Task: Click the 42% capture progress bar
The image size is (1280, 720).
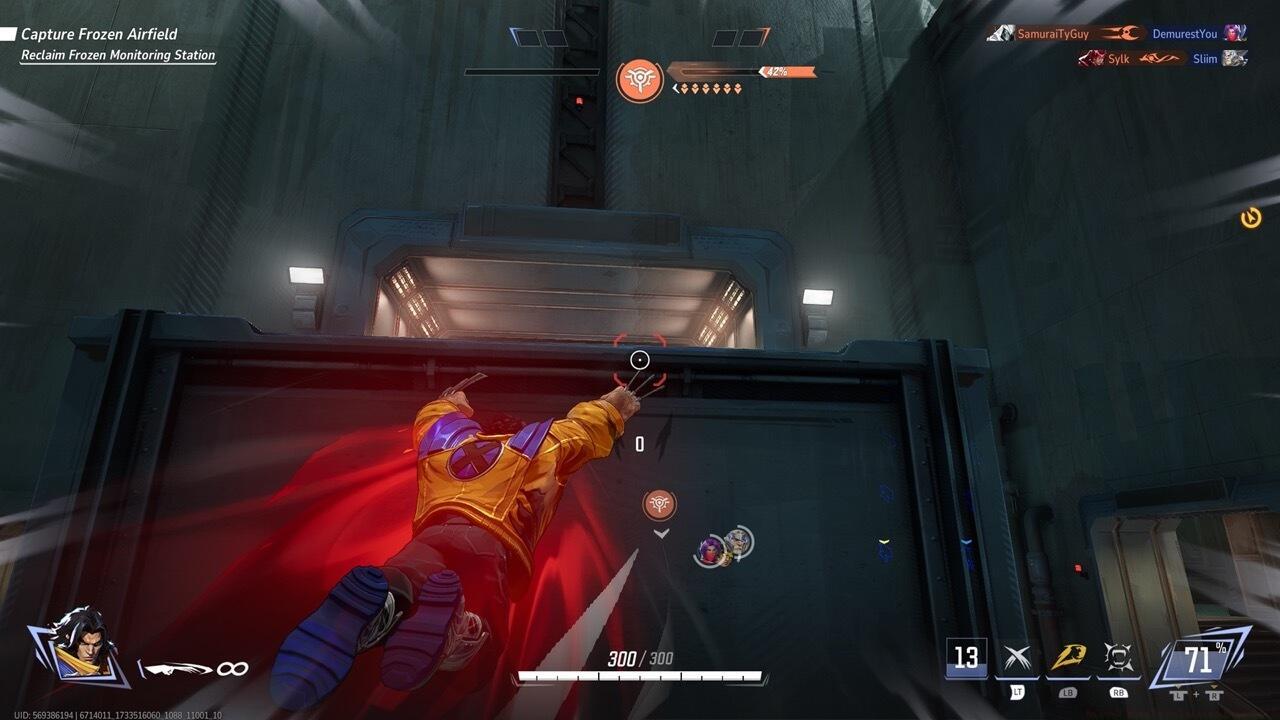Action: pyautogui.click(x=742, y=72)
